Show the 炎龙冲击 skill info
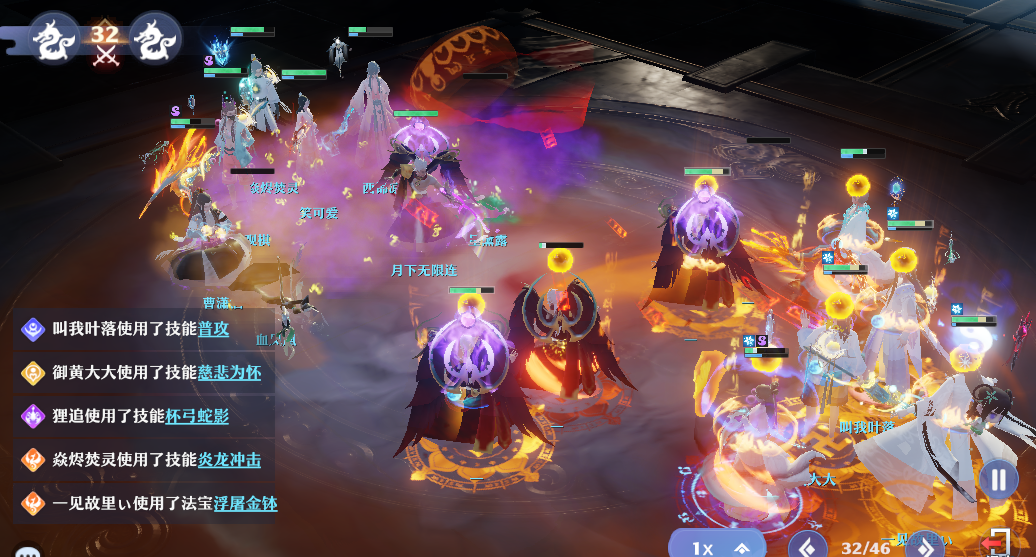Image resolution: width=1036 pixels, height=557 pixels. pos(229,459)
